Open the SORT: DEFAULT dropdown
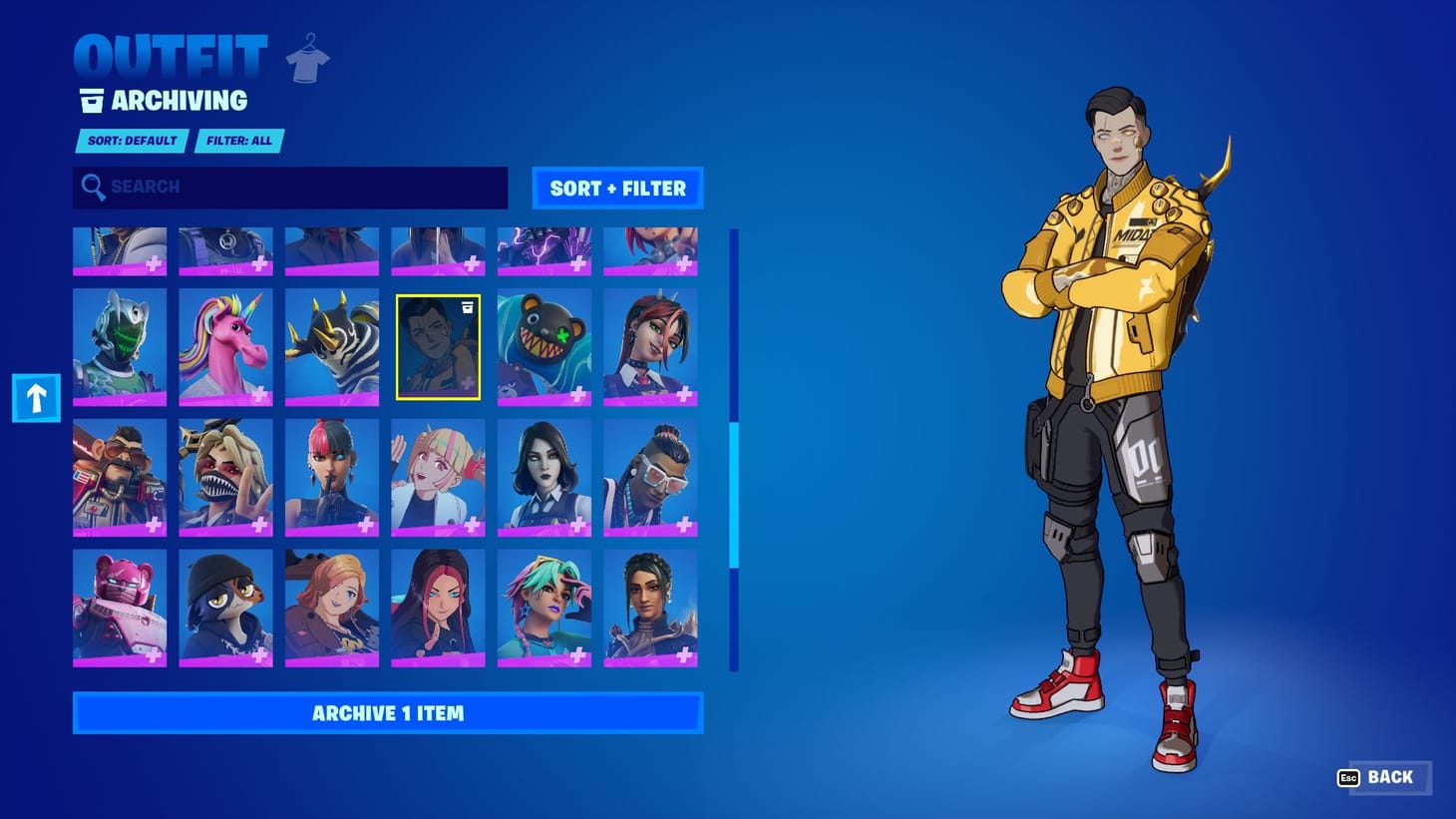 click(130, 141)
